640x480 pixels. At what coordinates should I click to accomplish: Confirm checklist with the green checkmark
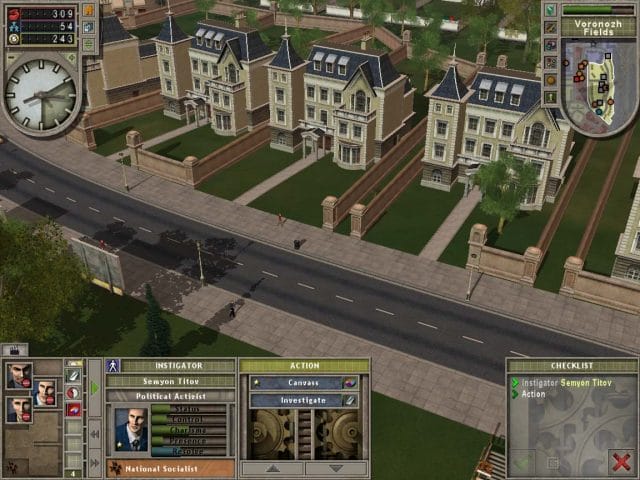pyautogui.click(x=523, y=462)
